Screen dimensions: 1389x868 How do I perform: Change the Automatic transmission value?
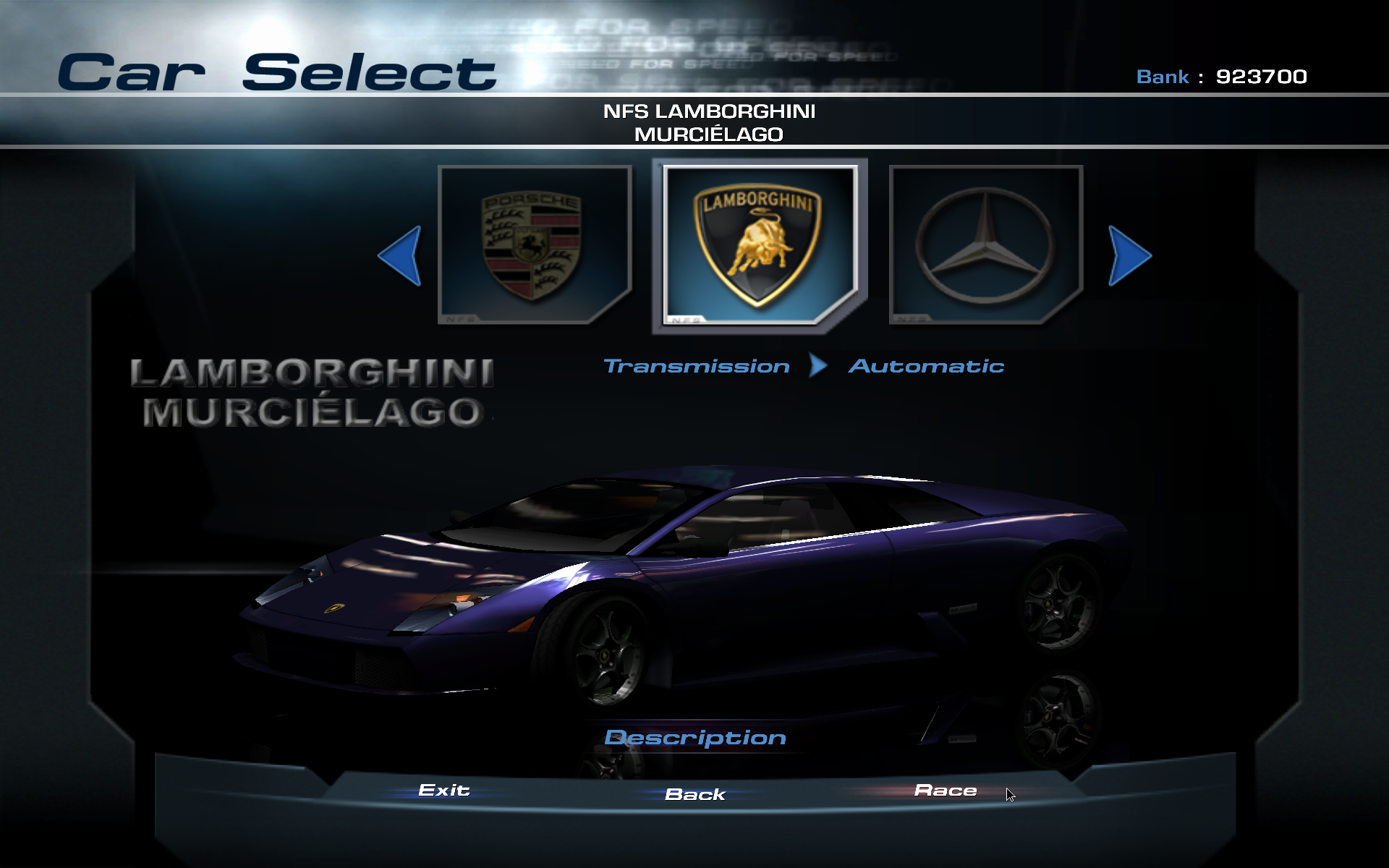pos(926,366)
